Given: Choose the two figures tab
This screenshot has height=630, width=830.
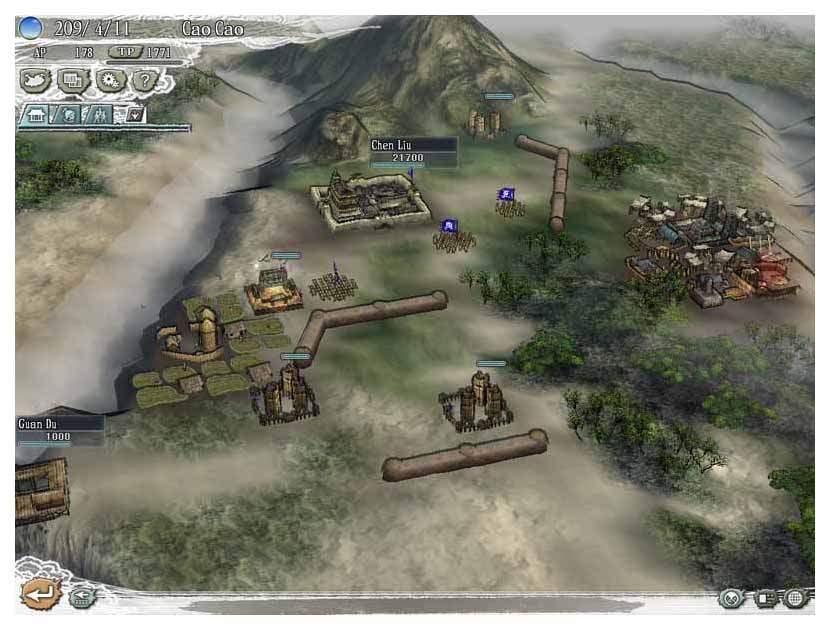Looking at the screenshot, I should click(98, 114).
